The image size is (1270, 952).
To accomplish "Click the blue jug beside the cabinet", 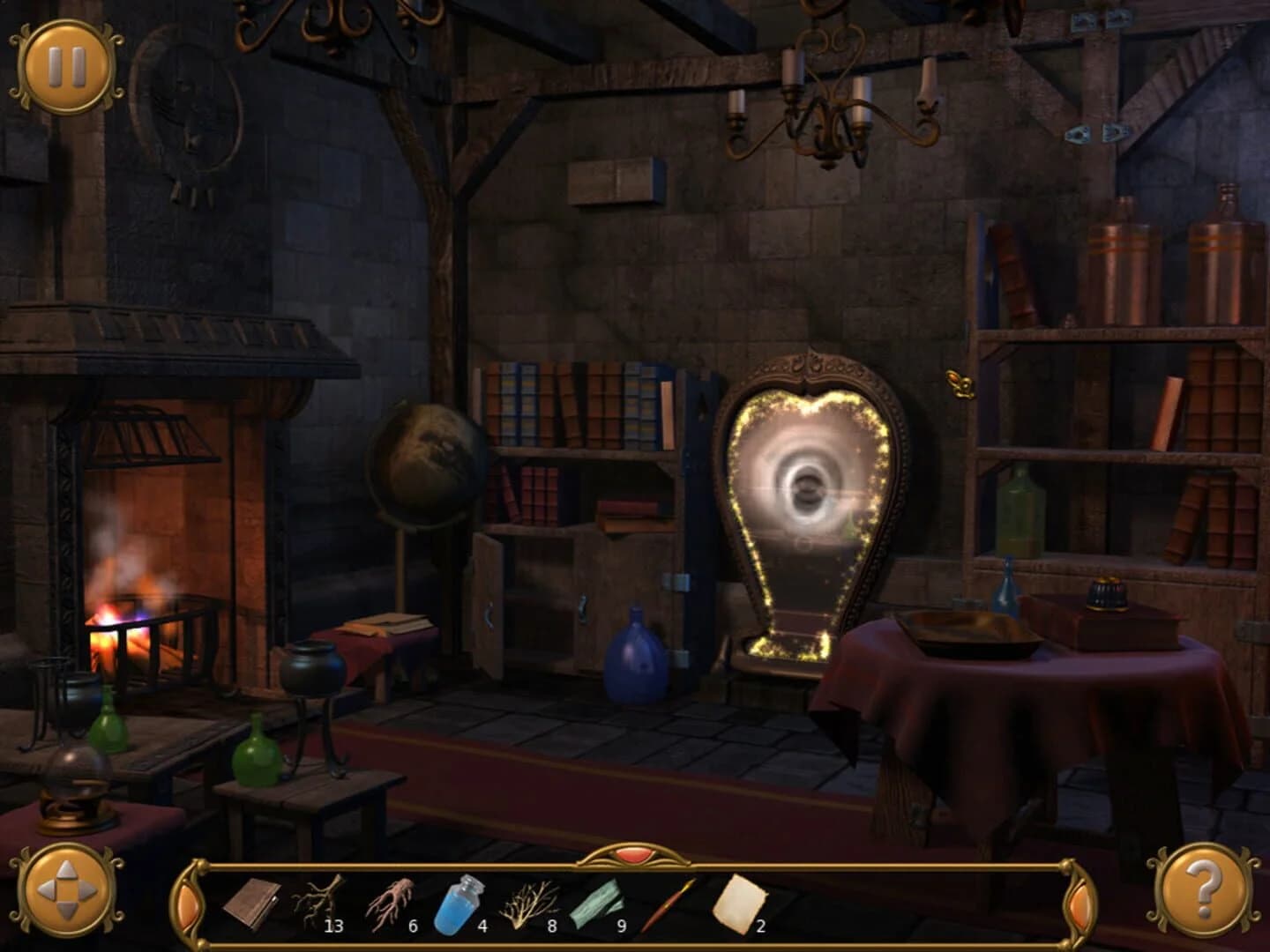I will pos(633,657).
